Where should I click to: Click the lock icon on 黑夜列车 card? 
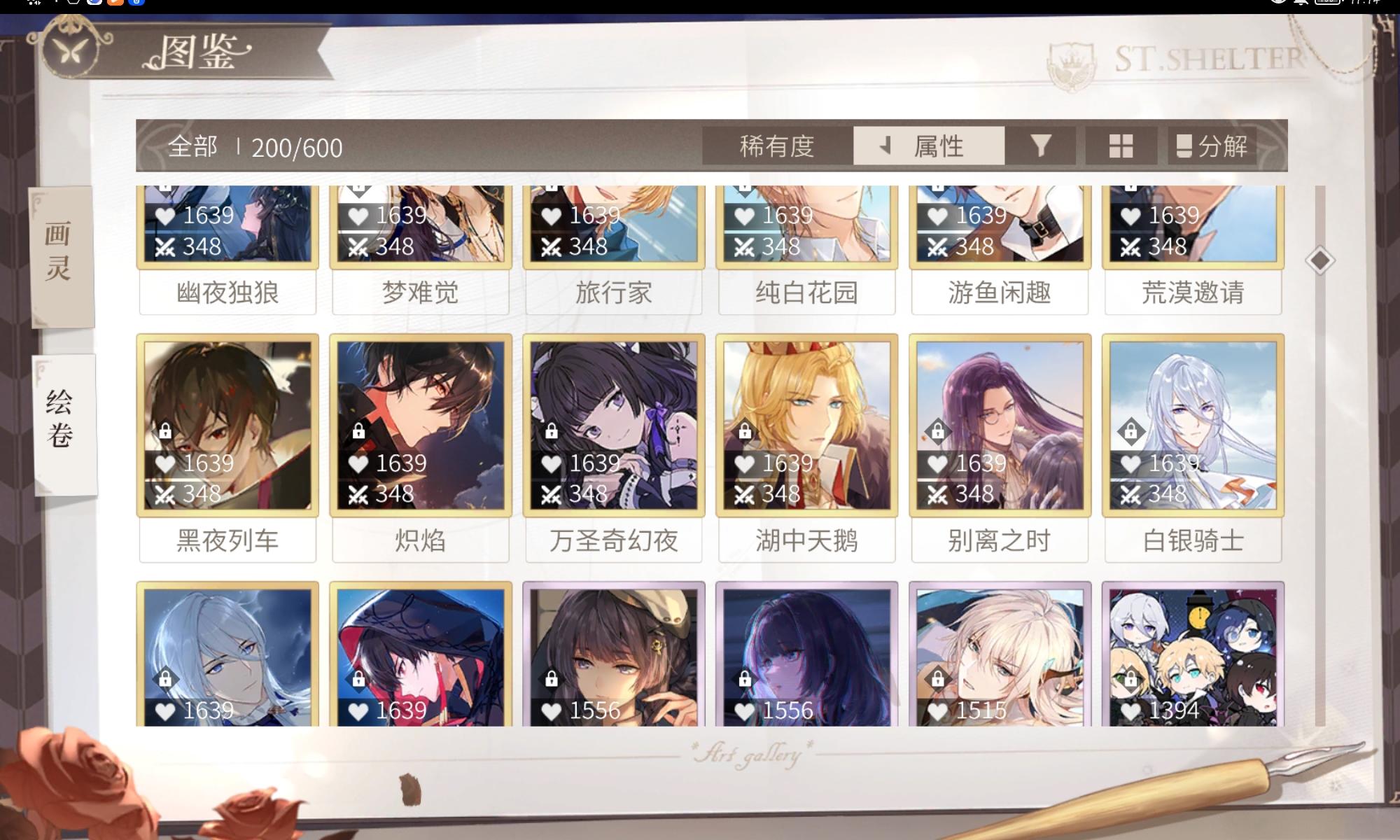pyautogui.click(x=166, y=430)
